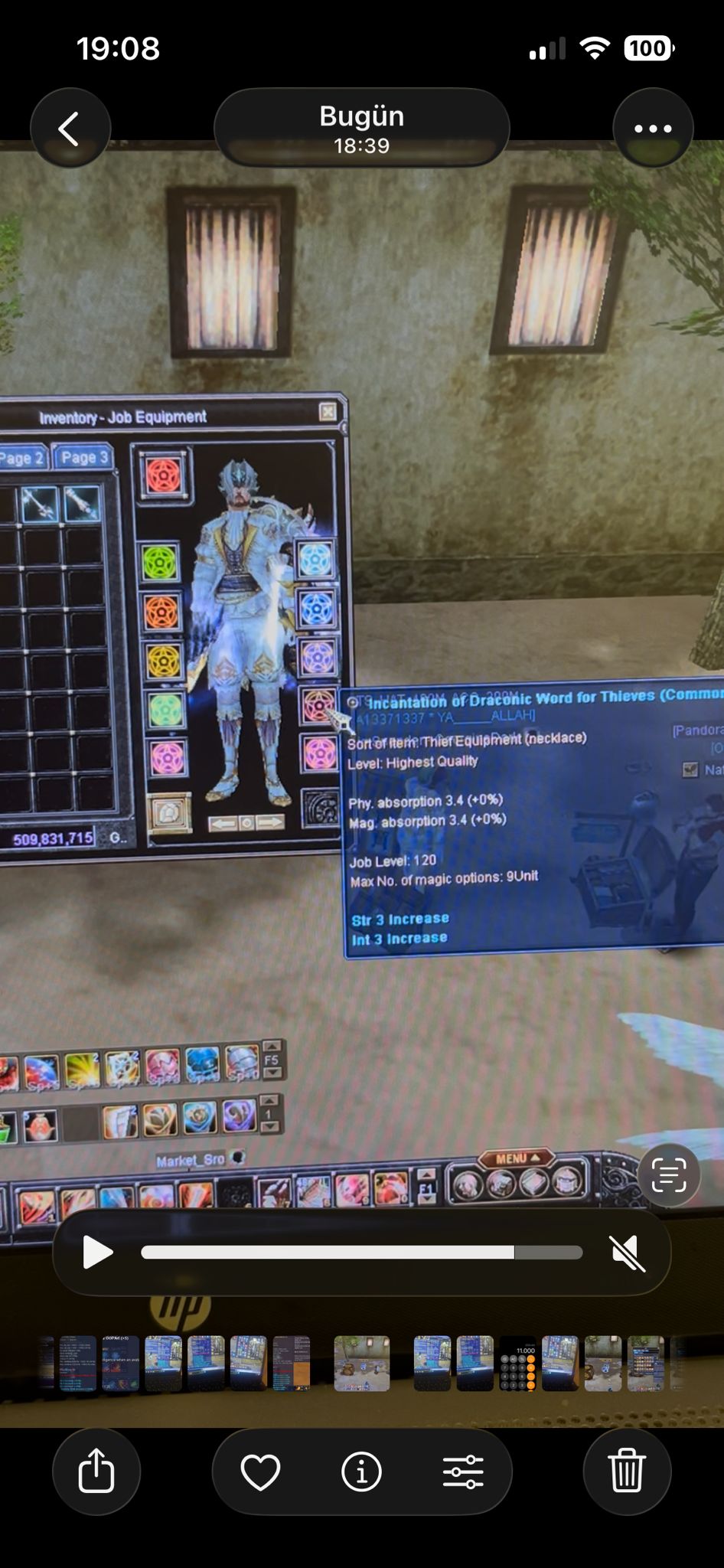Rotate the character preview with the right arrow

[x=269, y=822]
